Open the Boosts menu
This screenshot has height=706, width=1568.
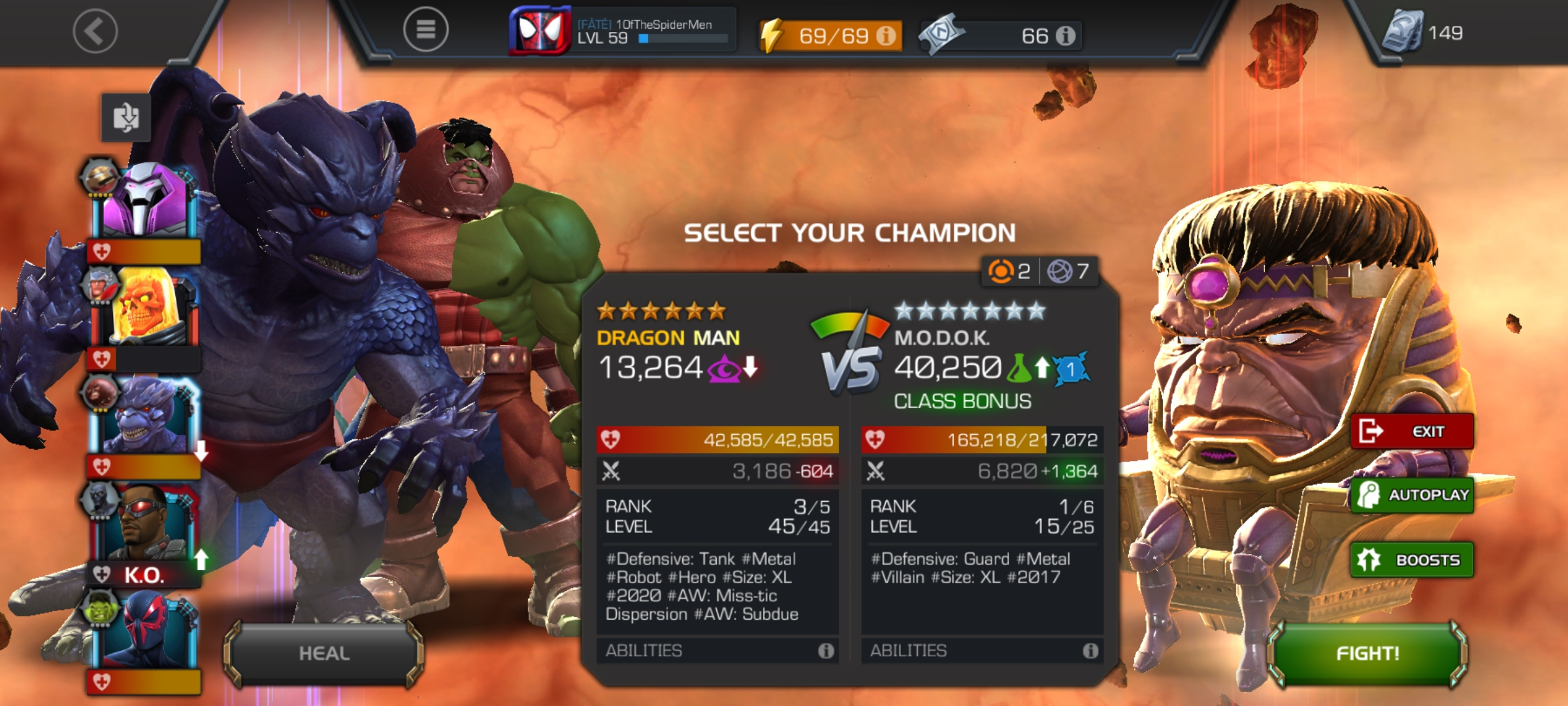tap(1413, 560)
